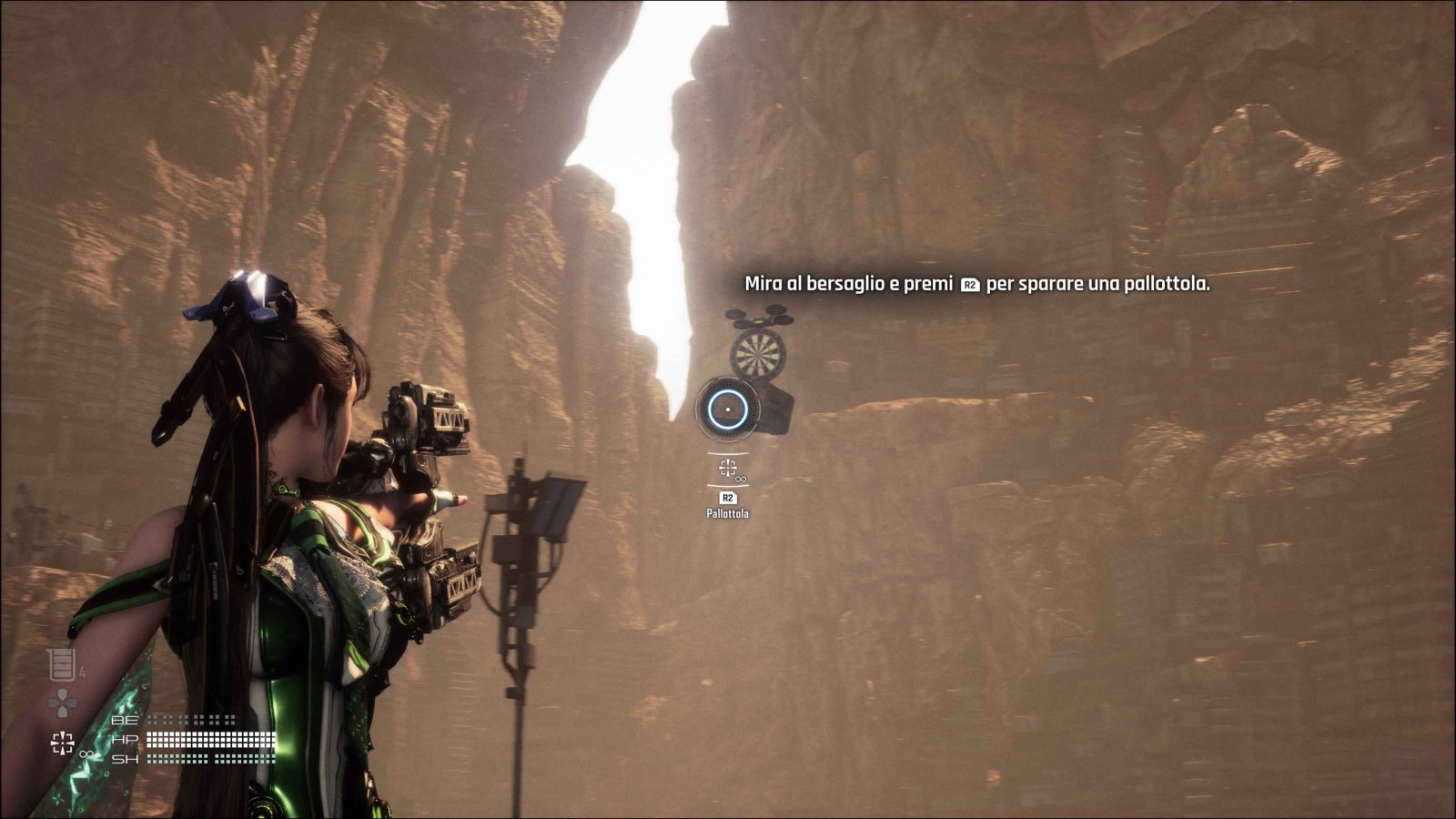Select the healing potion container icon
This screenshot has height=819, width=1456.
click(62, 665)
